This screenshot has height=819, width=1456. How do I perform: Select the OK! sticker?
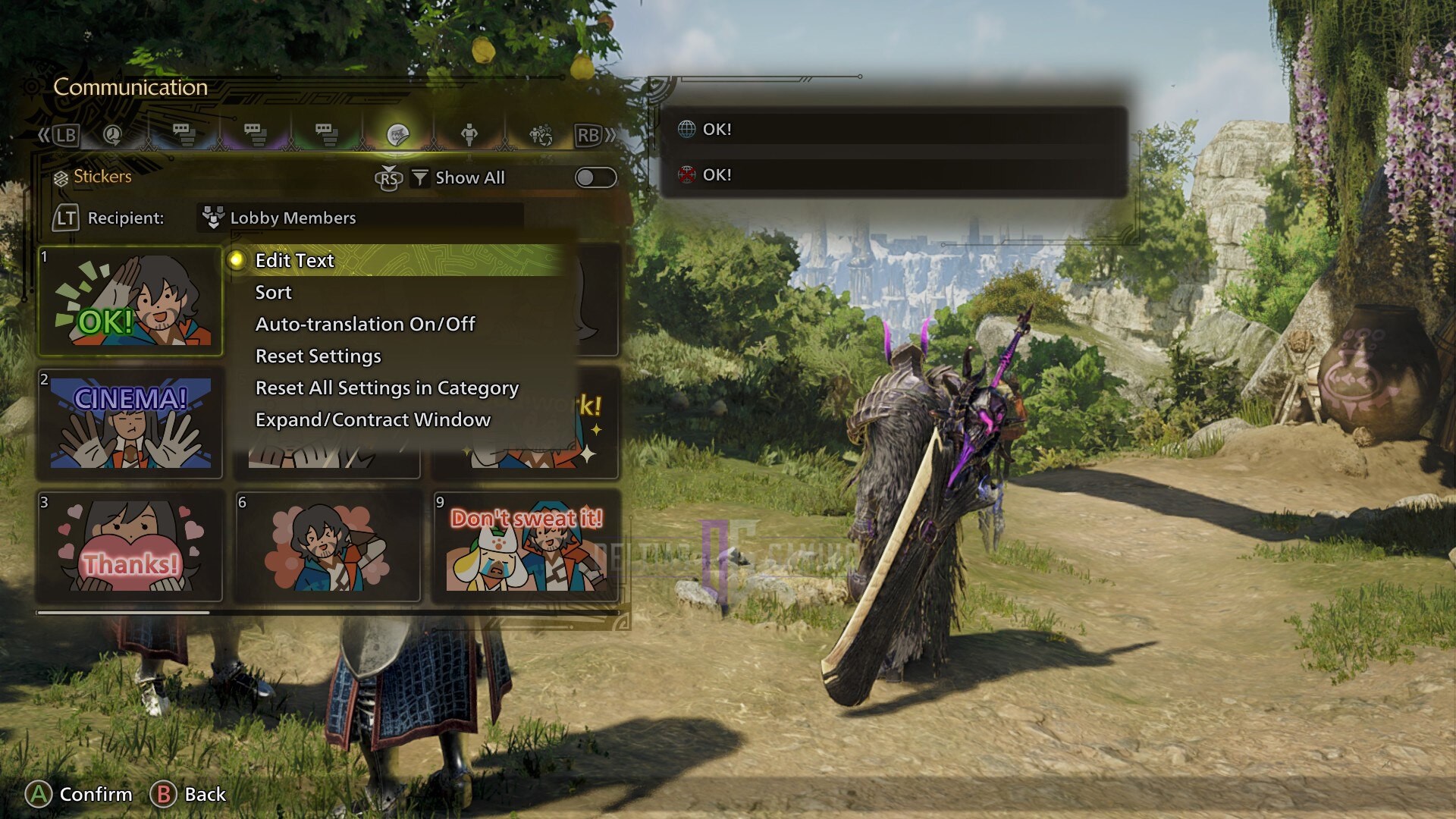pos(130,301)
